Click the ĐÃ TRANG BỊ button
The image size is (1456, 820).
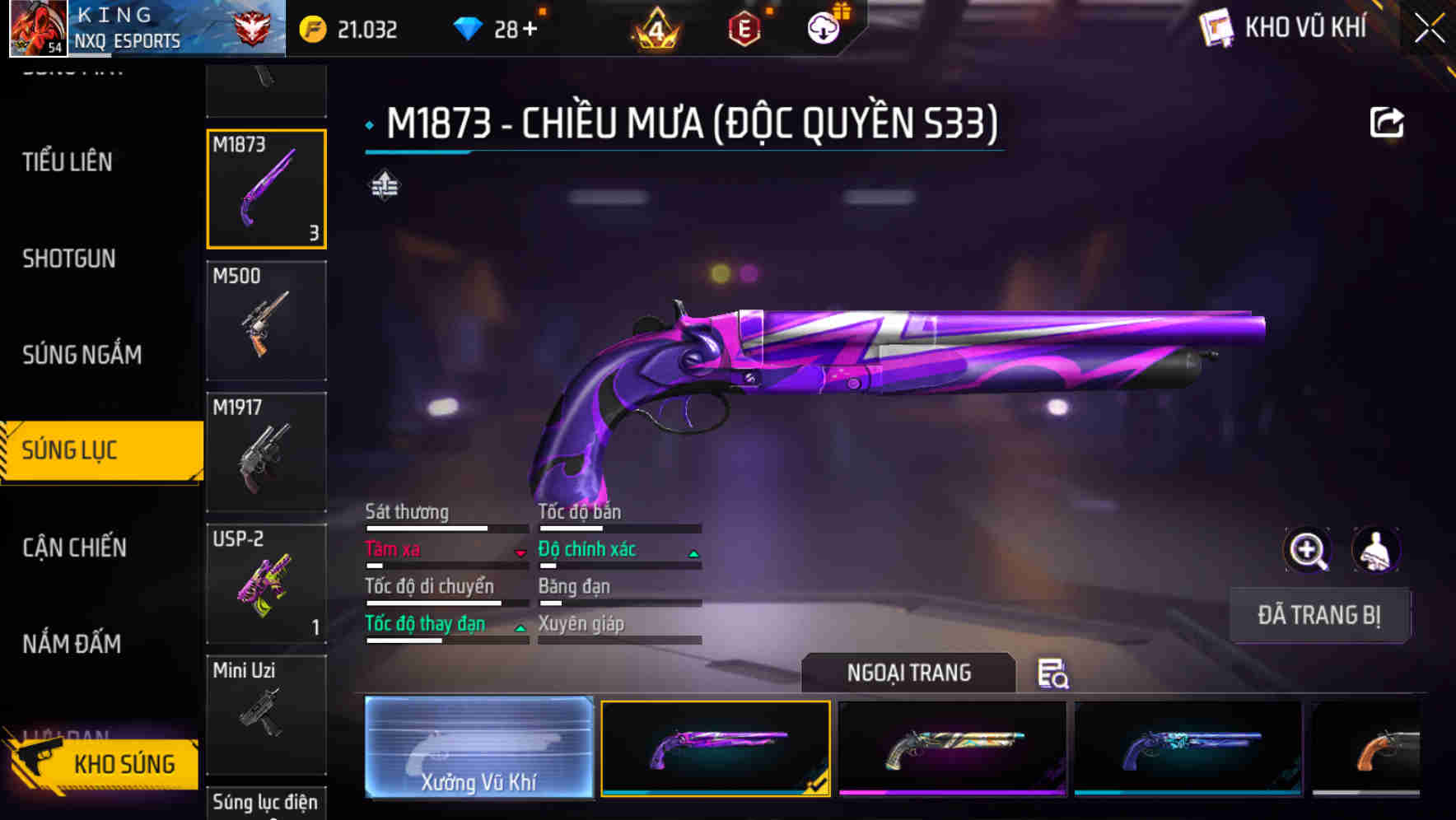[x=1319, y=615]
